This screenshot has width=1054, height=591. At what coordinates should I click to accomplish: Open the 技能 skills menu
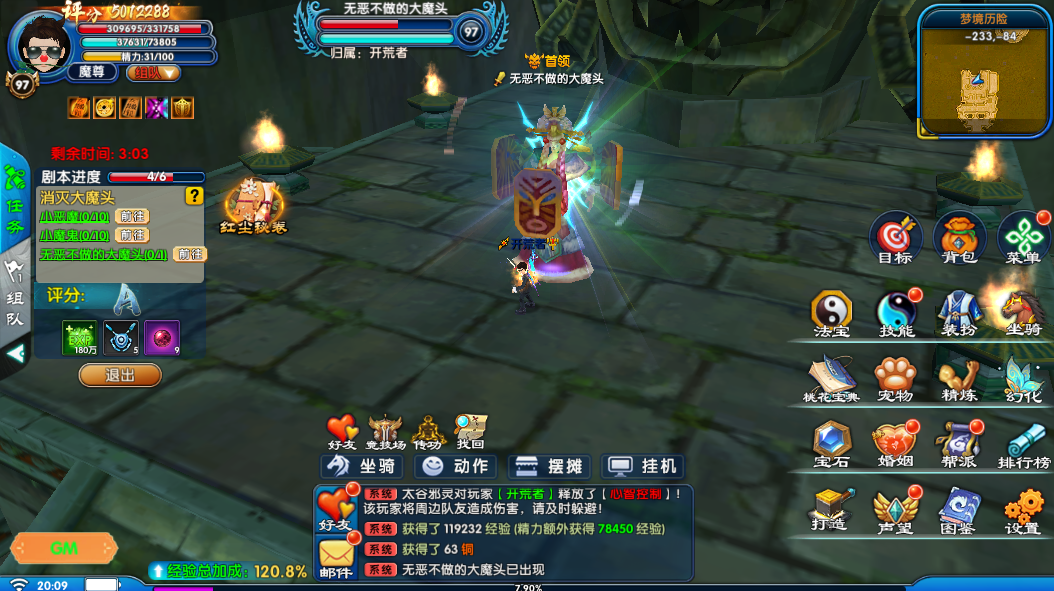(896, 312)
